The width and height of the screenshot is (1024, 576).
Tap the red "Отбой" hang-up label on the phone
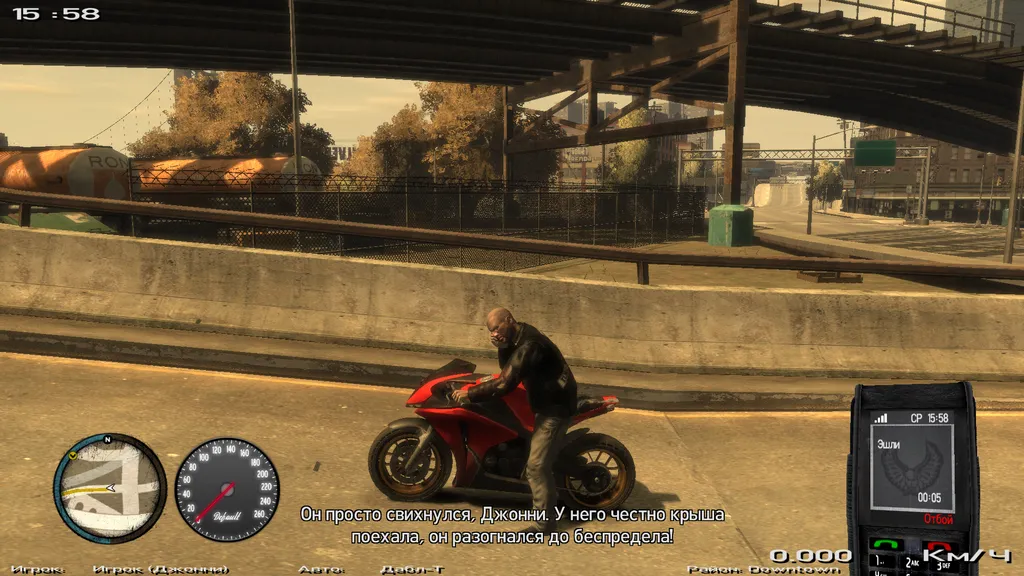coord(938,520)
